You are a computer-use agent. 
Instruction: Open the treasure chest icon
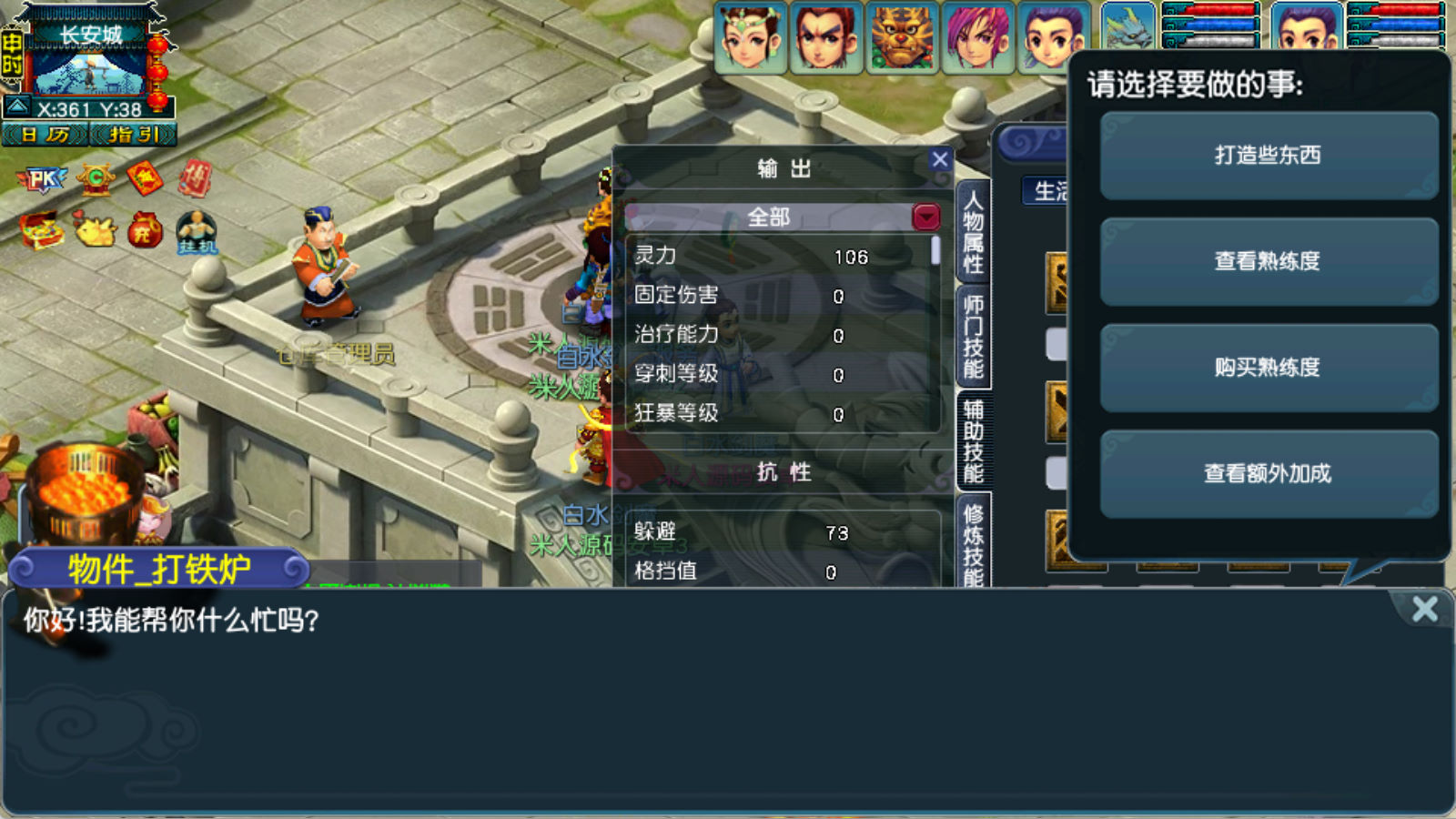tap(42, 230)
